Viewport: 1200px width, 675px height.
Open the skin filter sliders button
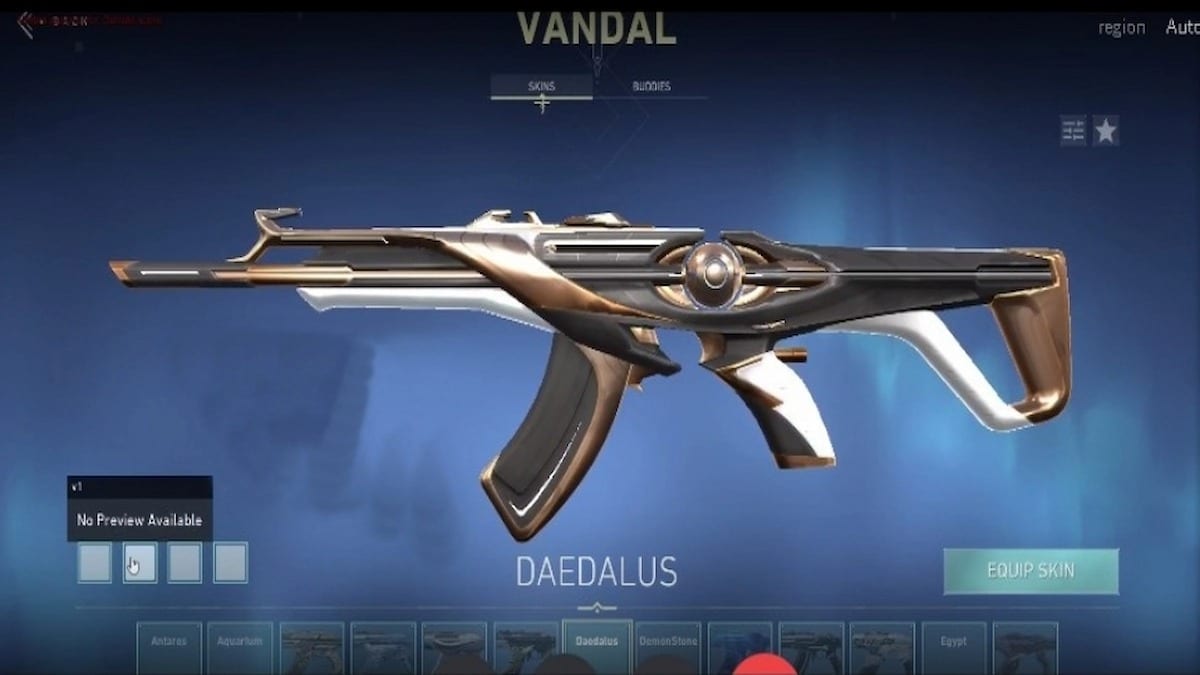1073,131
